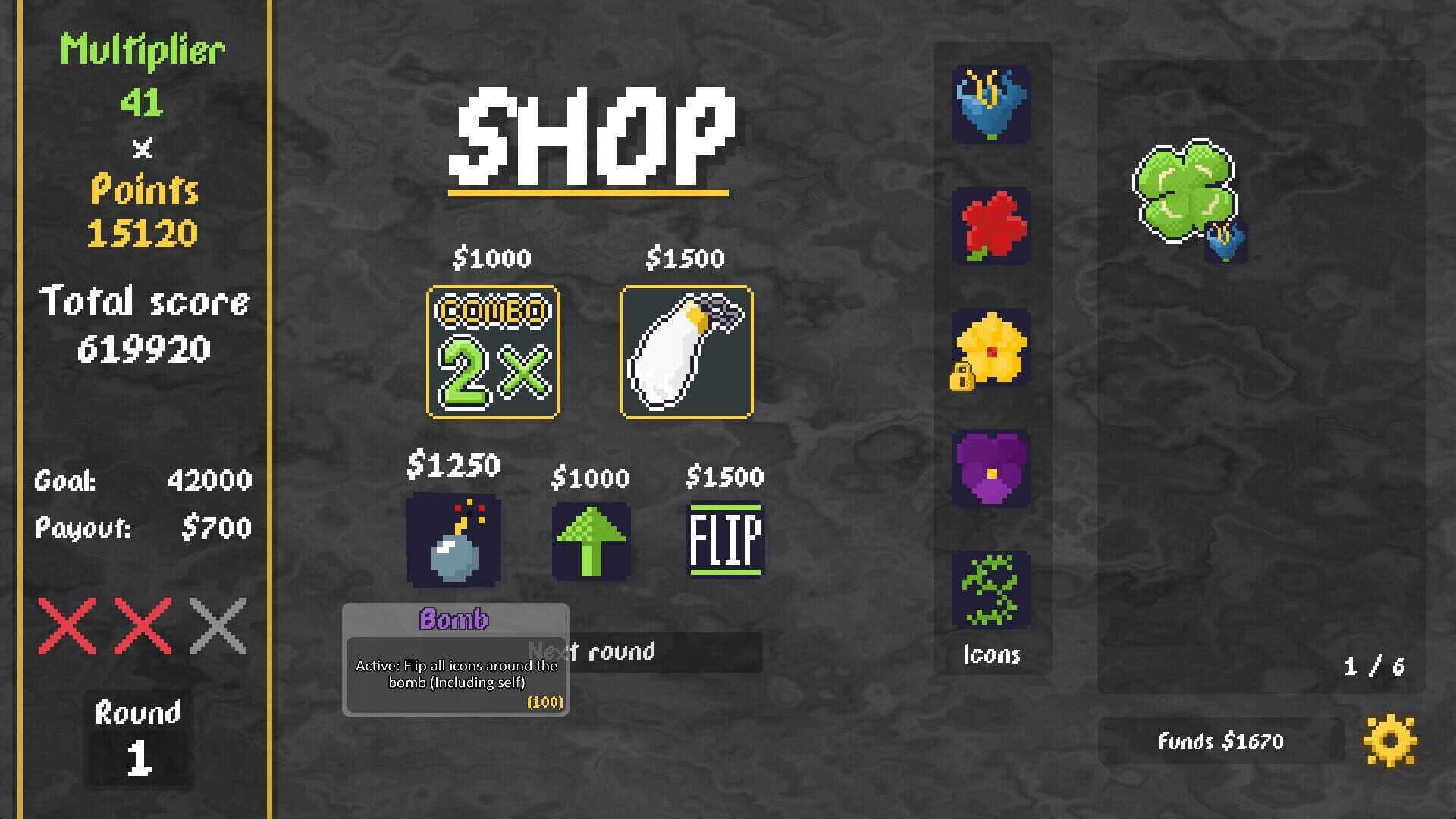Choose the purple pansy icon
Image resolution: width=1456 pixels, height=819 pixels.
tap(990, 470)
